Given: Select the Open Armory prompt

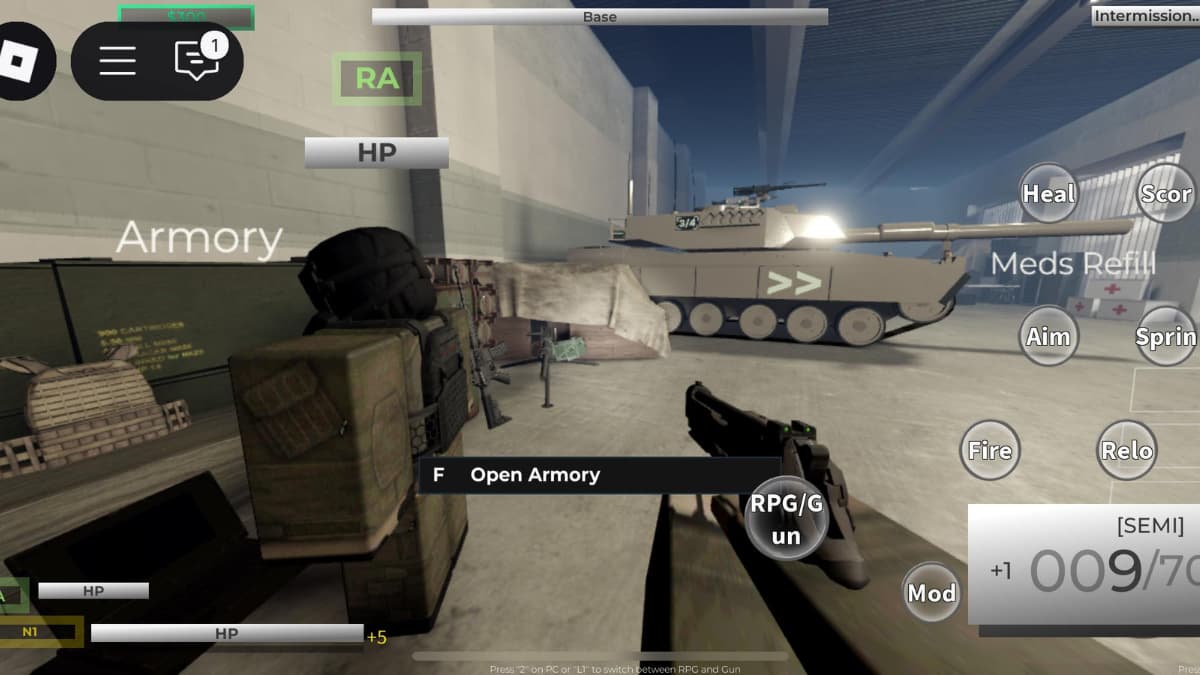Looking at the screenshot, I should point(598,475).
